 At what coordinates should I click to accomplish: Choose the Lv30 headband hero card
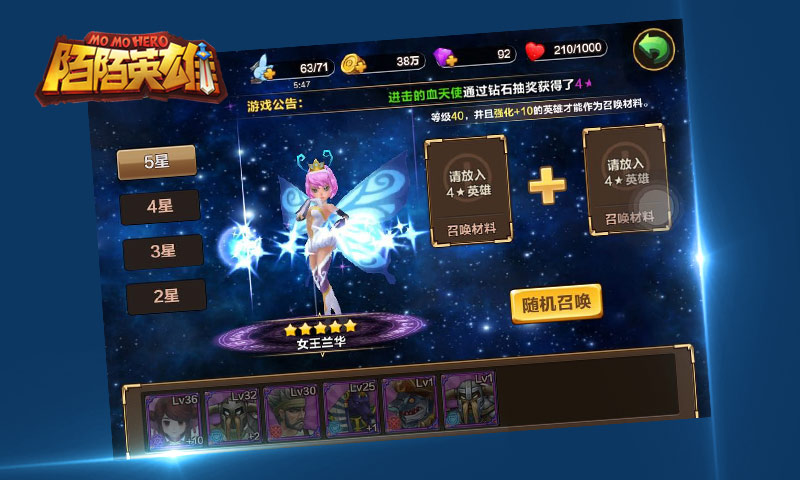tap(292, 411)
